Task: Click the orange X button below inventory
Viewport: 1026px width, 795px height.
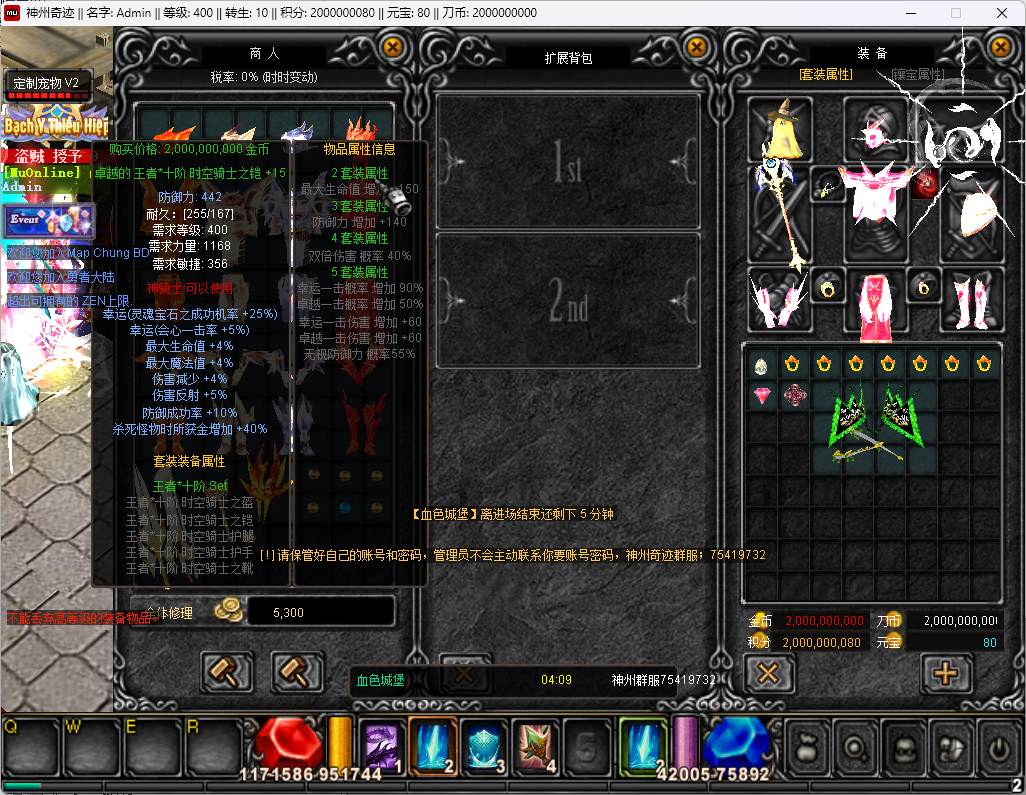Action: [767, 673]
